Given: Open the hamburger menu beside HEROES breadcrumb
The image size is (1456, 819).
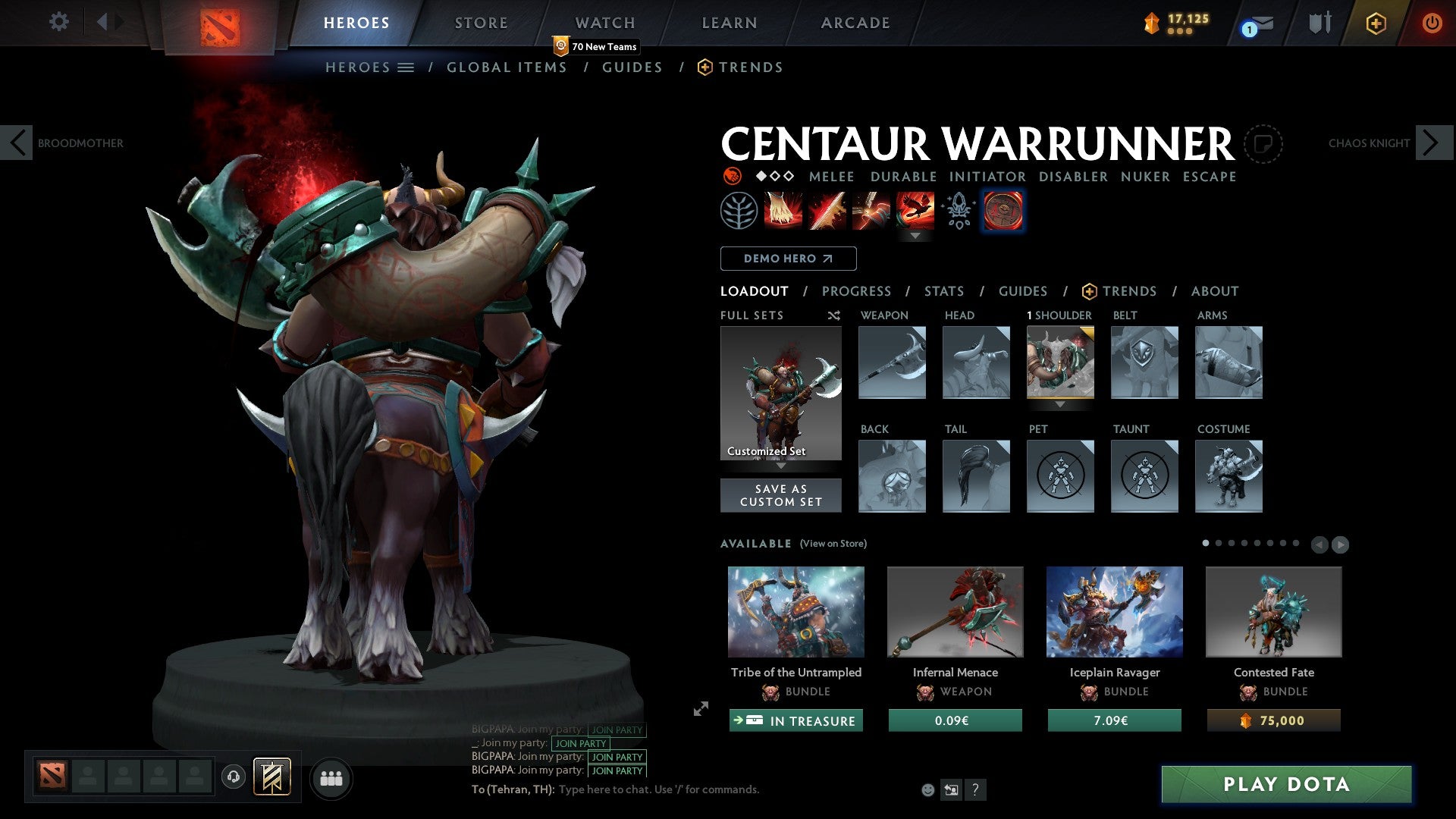Looking at the screenshot, I should 405,67.
